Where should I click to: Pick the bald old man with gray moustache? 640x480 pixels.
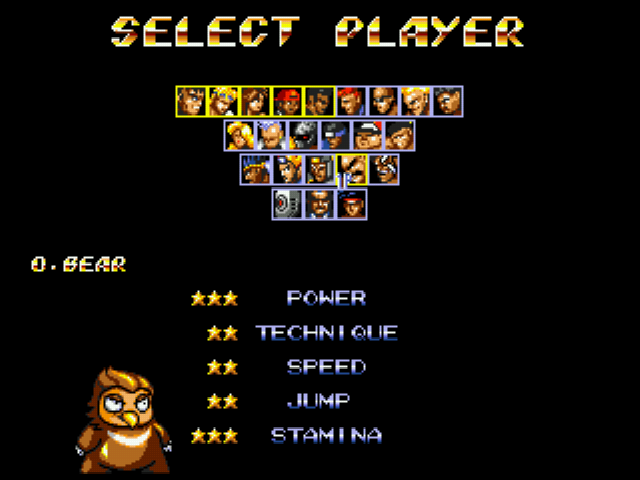(272, 135)
